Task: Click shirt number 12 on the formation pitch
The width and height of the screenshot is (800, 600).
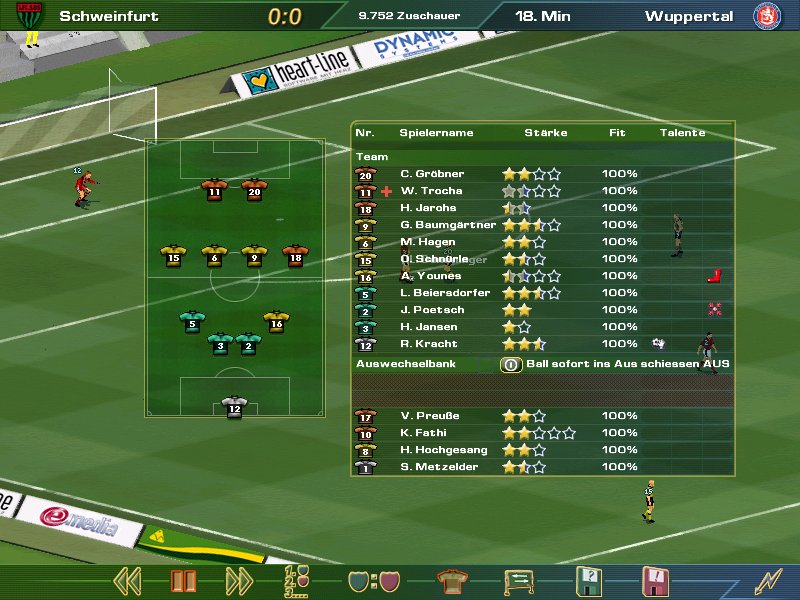Action: coord(234,407)
